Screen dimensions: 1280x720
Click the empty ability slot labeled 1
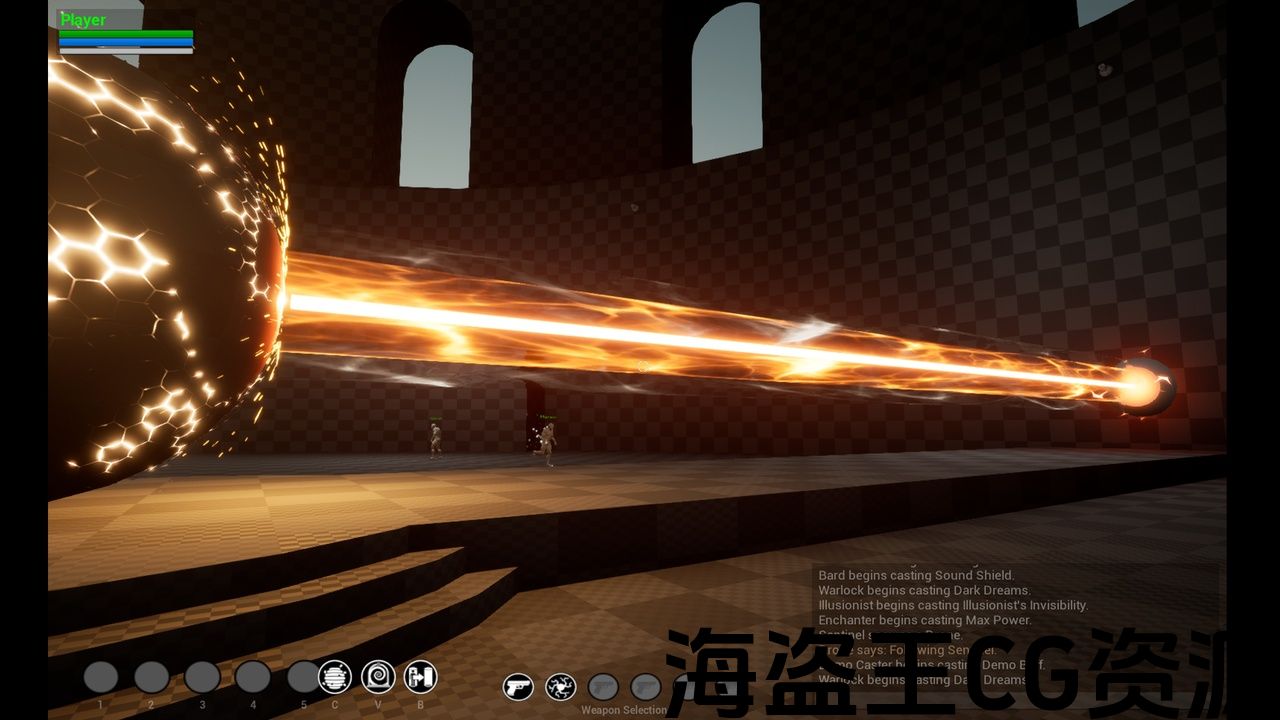(101, 677)
